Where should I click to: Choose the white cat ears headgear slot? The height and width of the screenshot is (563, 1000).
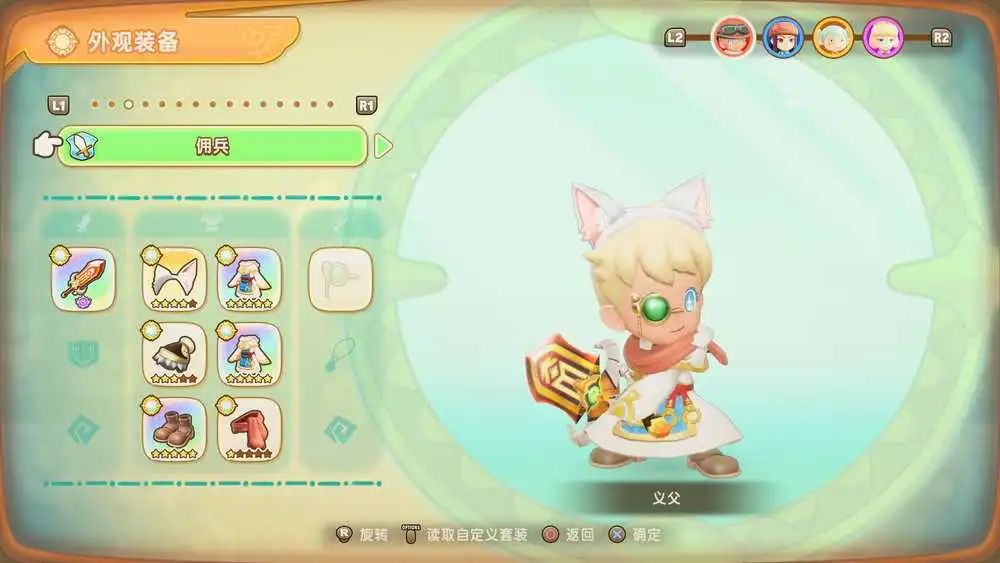(174, 279)
